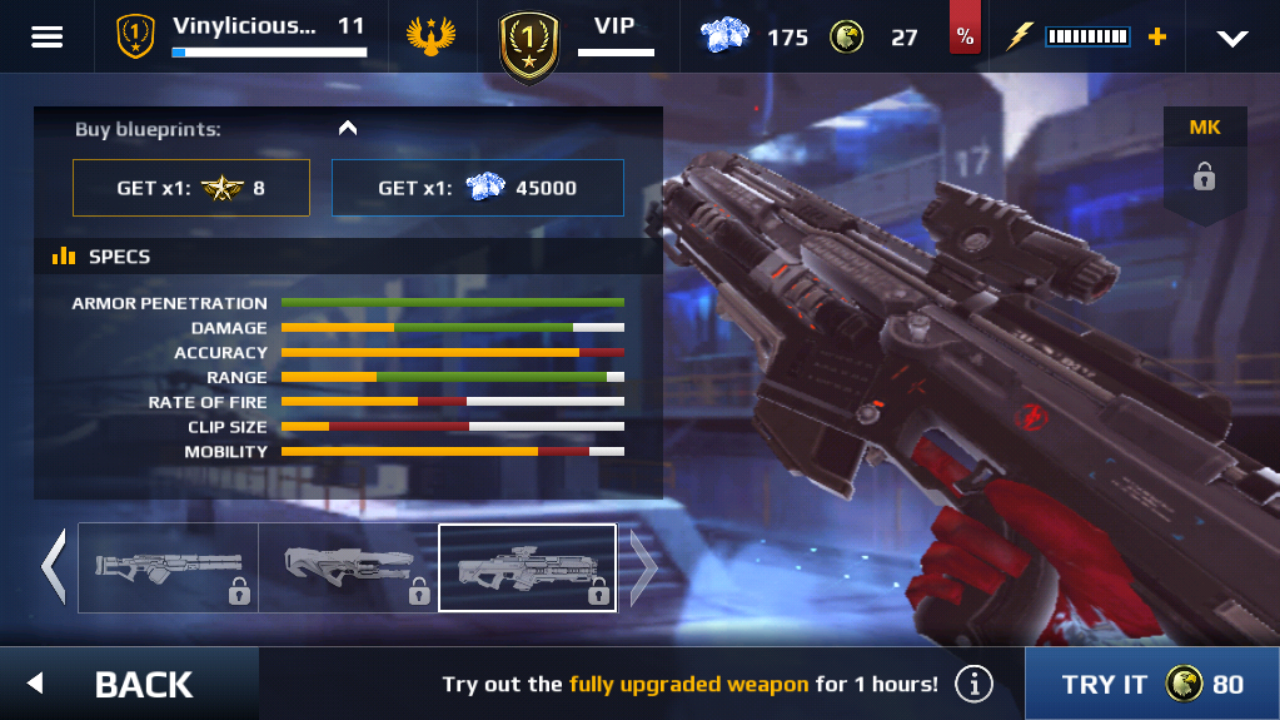This screenshot has width=1280, height=720.
Task: Get one blueprint for 8 stars
Action: 191,188
